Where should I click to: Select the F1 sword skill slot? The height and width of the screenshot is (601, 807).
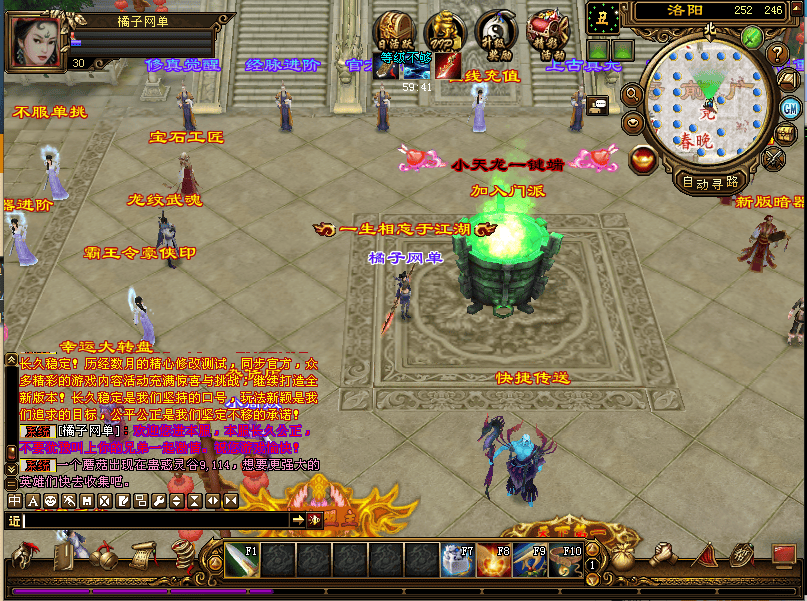click(x=242, y=560)
